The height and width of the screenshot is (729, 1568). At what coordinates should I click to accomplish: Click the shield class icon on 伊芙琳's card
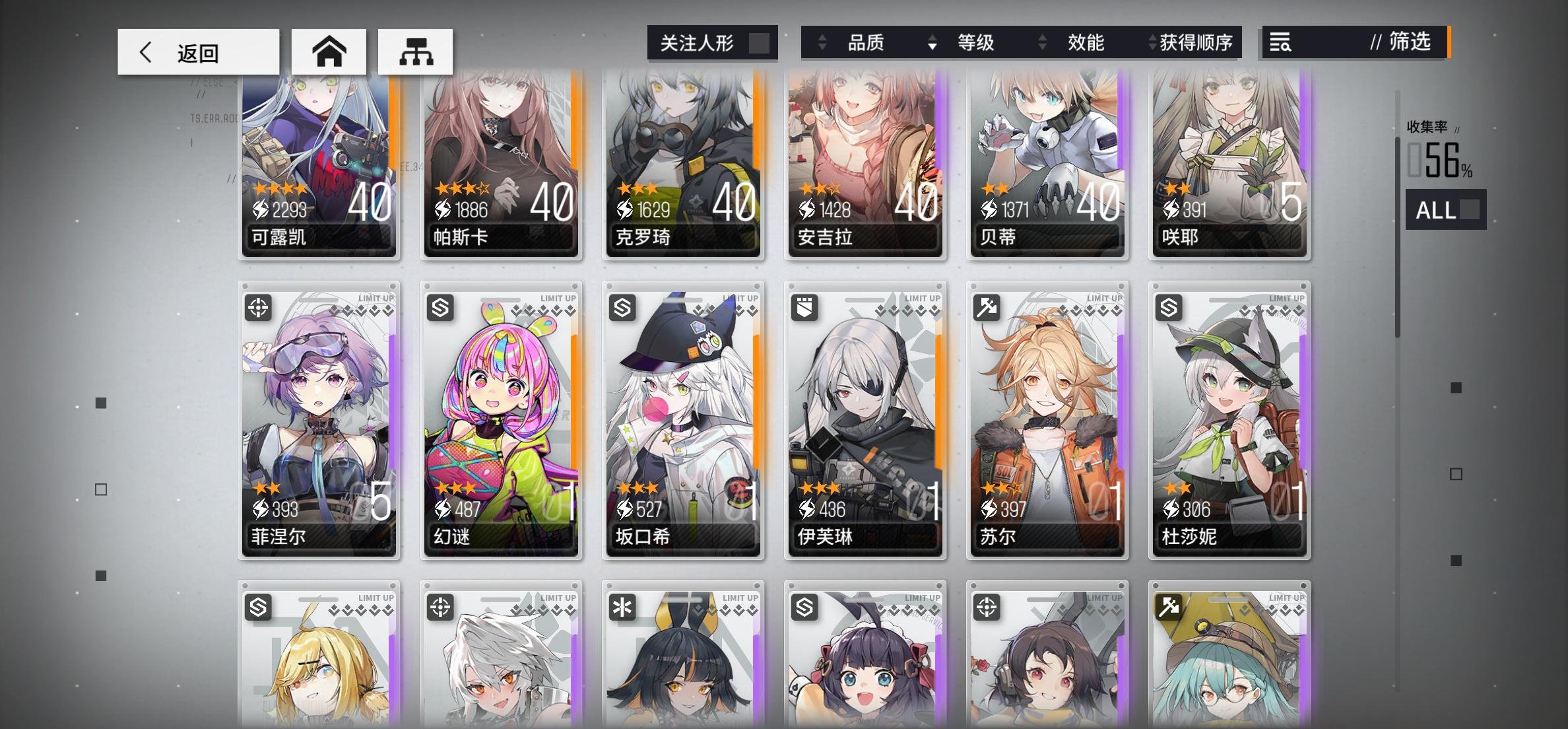point(804,307)
